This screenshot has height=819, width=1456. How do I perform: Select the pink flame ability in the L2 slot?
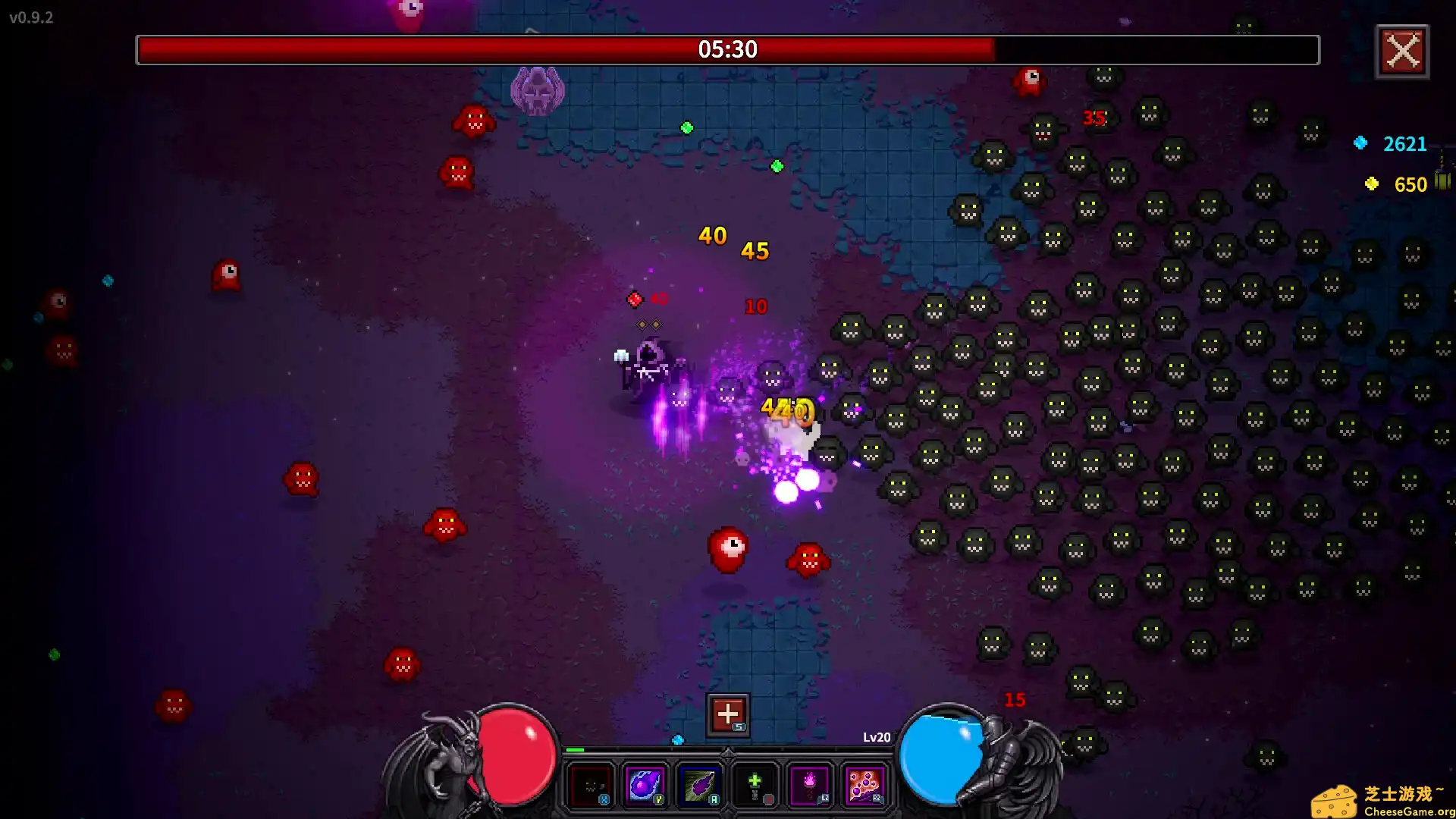809,783
